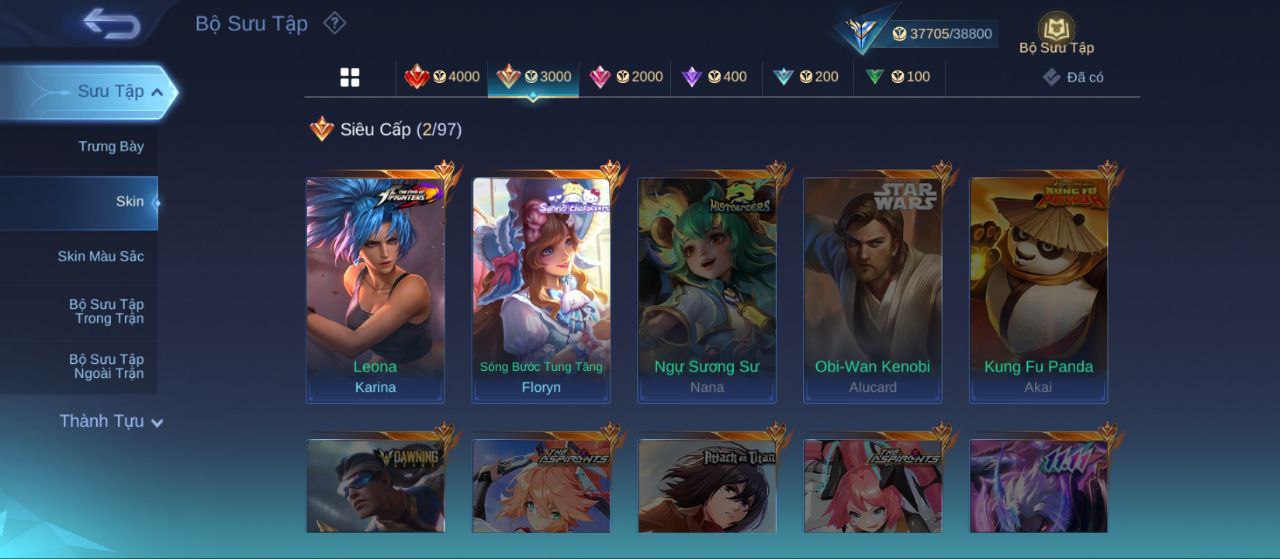Image resolution: width=1280 pixels, height=559 pixels.
Task: Collapse the Sưu Tập menu section
Action: 157,92
